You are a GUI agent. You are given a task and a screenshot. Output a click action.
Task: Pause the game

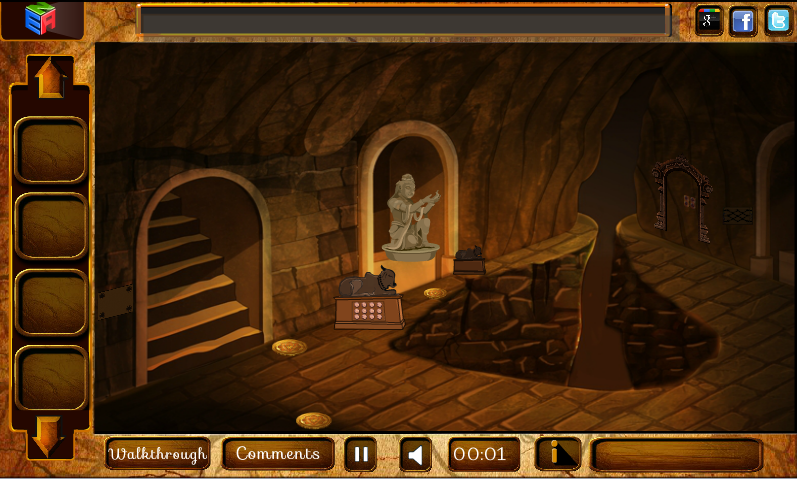361,455
